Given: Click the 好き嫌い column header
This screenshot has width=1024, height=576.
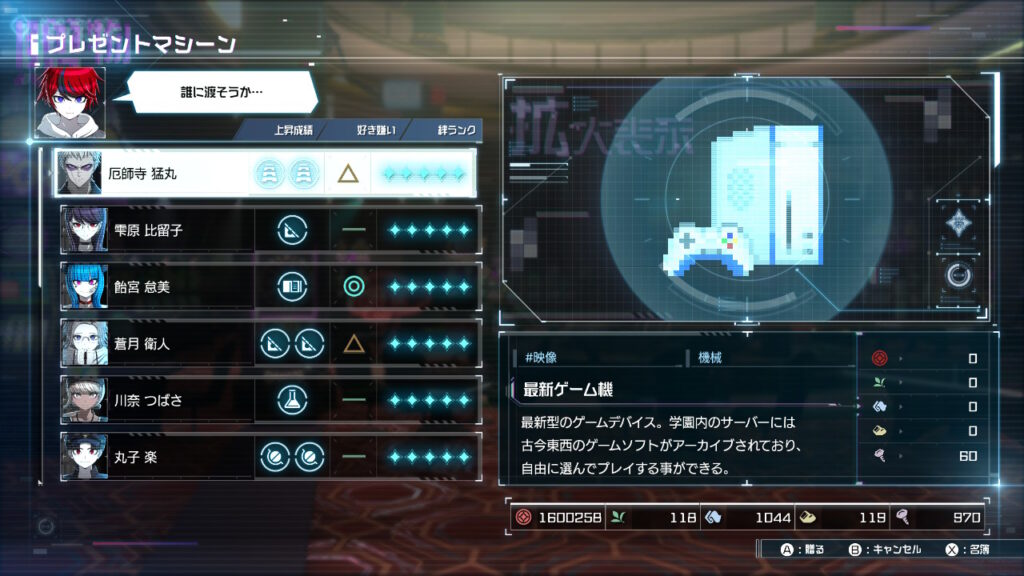Looking at the screenshot, I should pyautogui.click(x=376, y=130).
